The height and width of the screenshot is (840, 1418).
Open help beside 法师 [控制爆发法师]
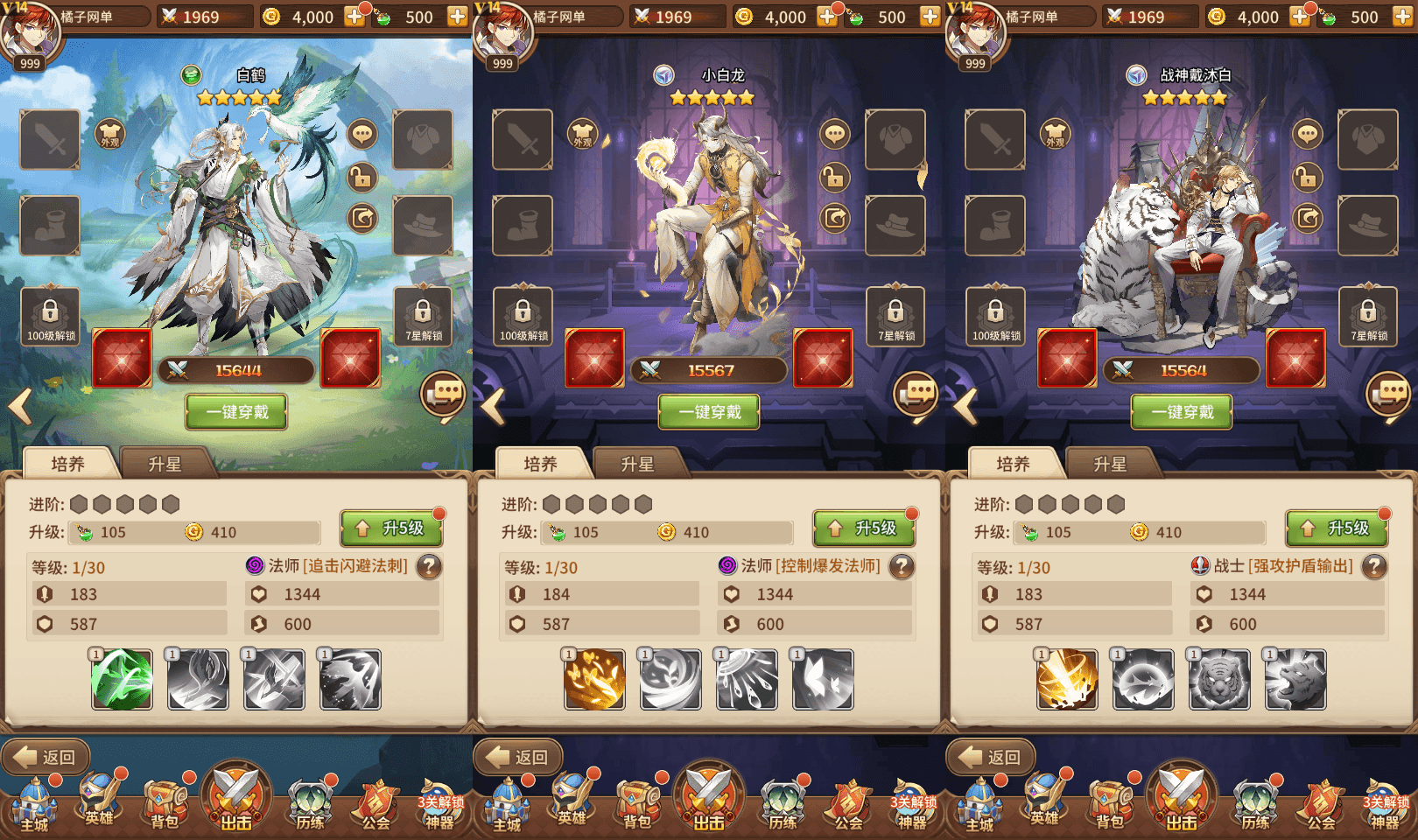point(902,567)
